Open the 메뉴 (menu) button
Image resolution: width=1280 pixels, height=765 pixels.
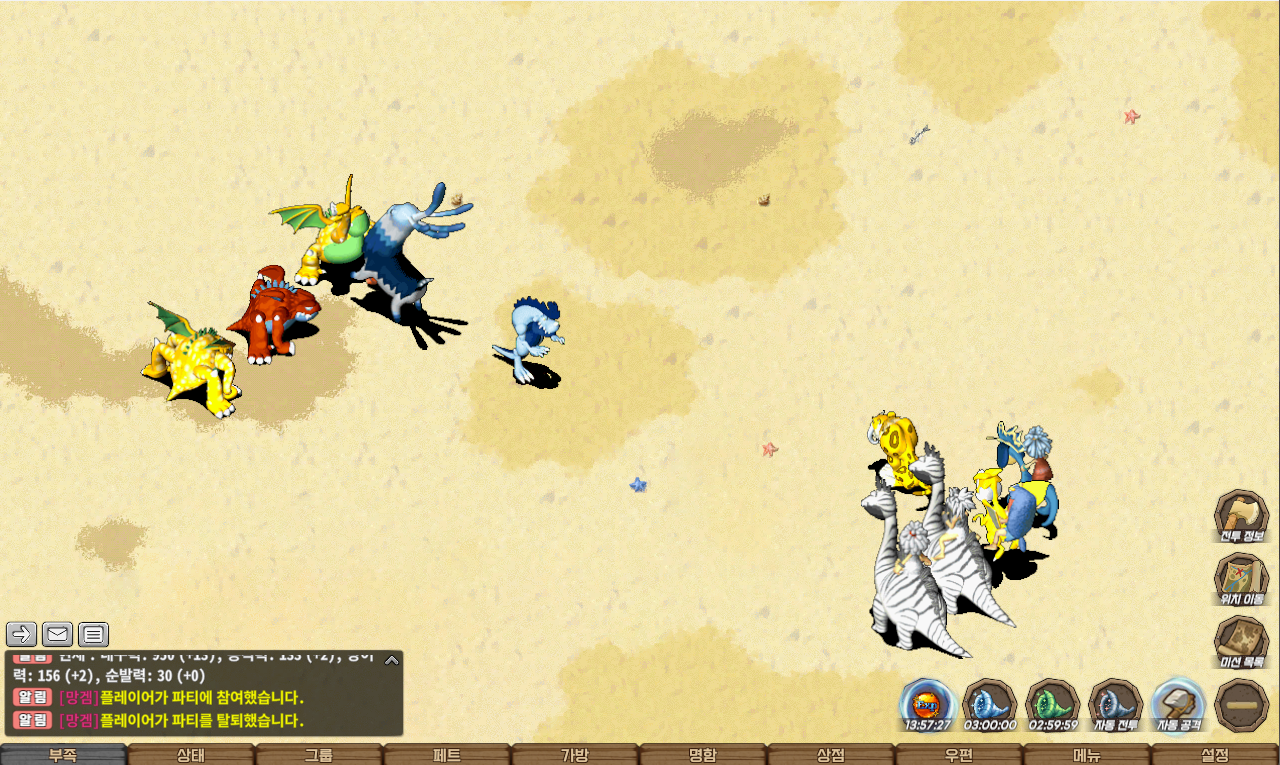[x=1087, y=755]
